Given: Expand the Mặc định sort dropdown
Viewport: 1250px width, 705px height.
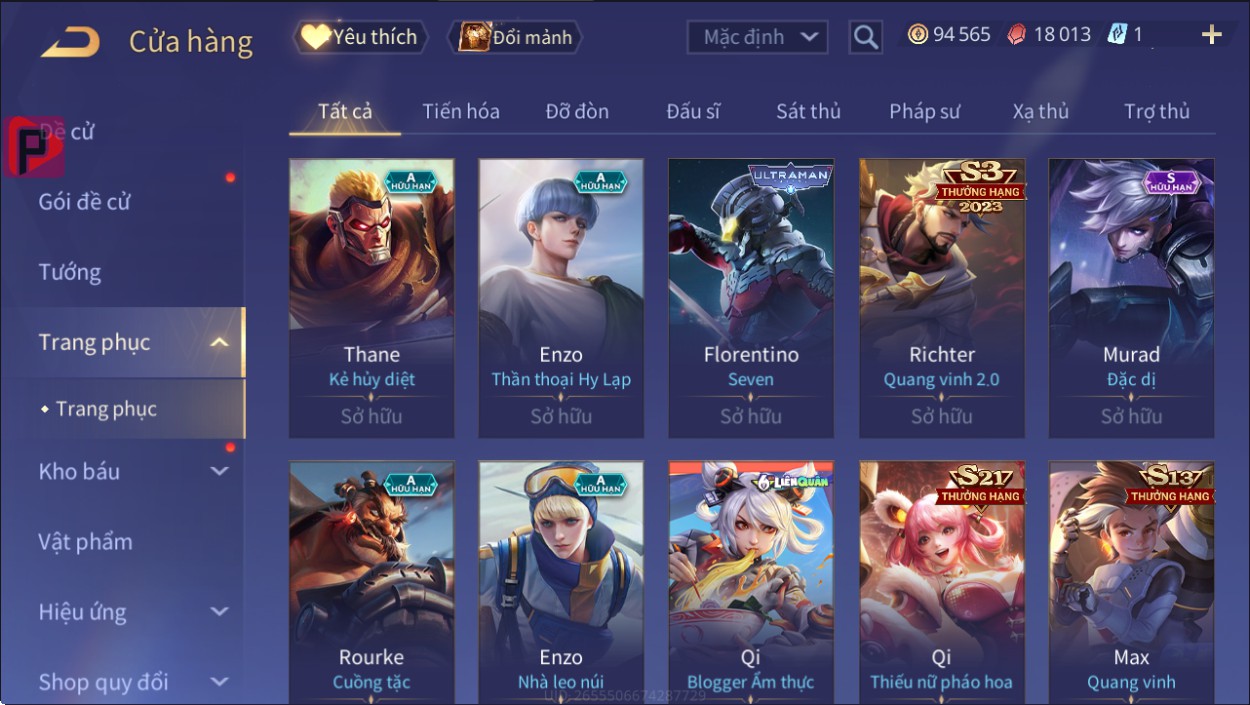Looking at the screenshot, I should click(x=758, y=38).
